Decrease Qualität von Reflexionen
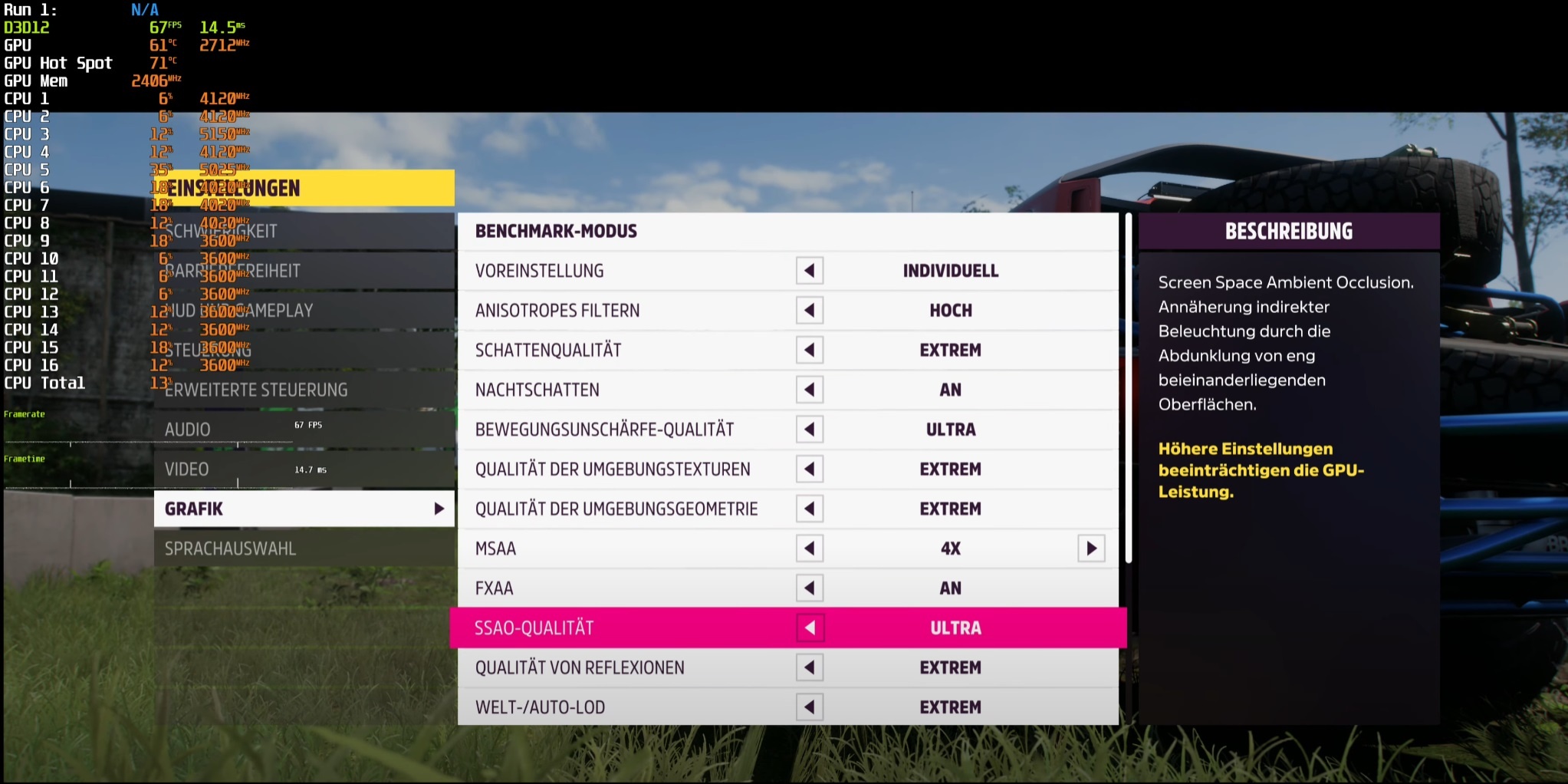This screenshot has width=1568, height=784. pyautogui.click(x=810, y=668)
